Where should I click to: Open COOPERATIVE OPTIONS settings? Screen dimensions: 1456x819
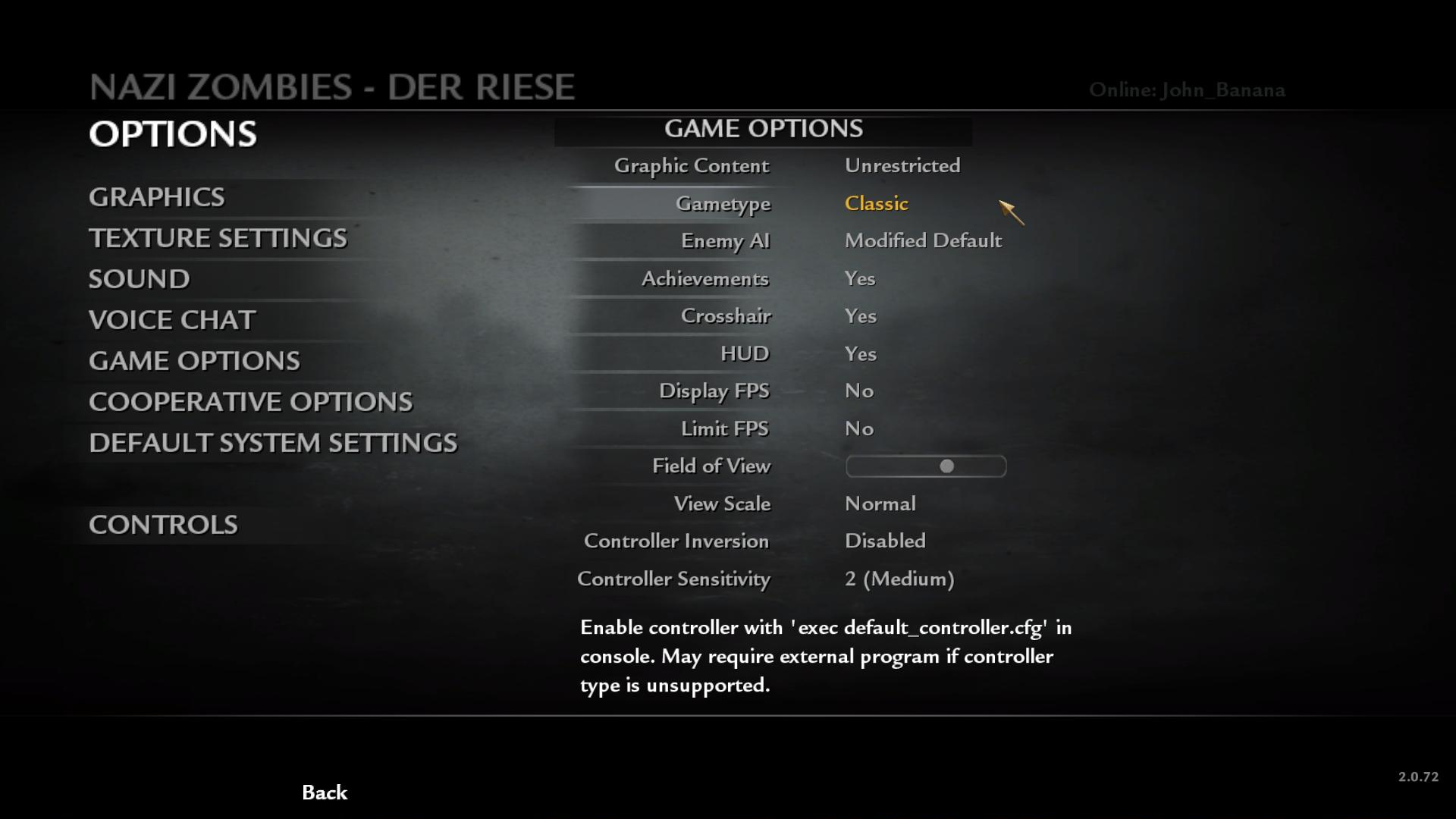click(251, 402)
